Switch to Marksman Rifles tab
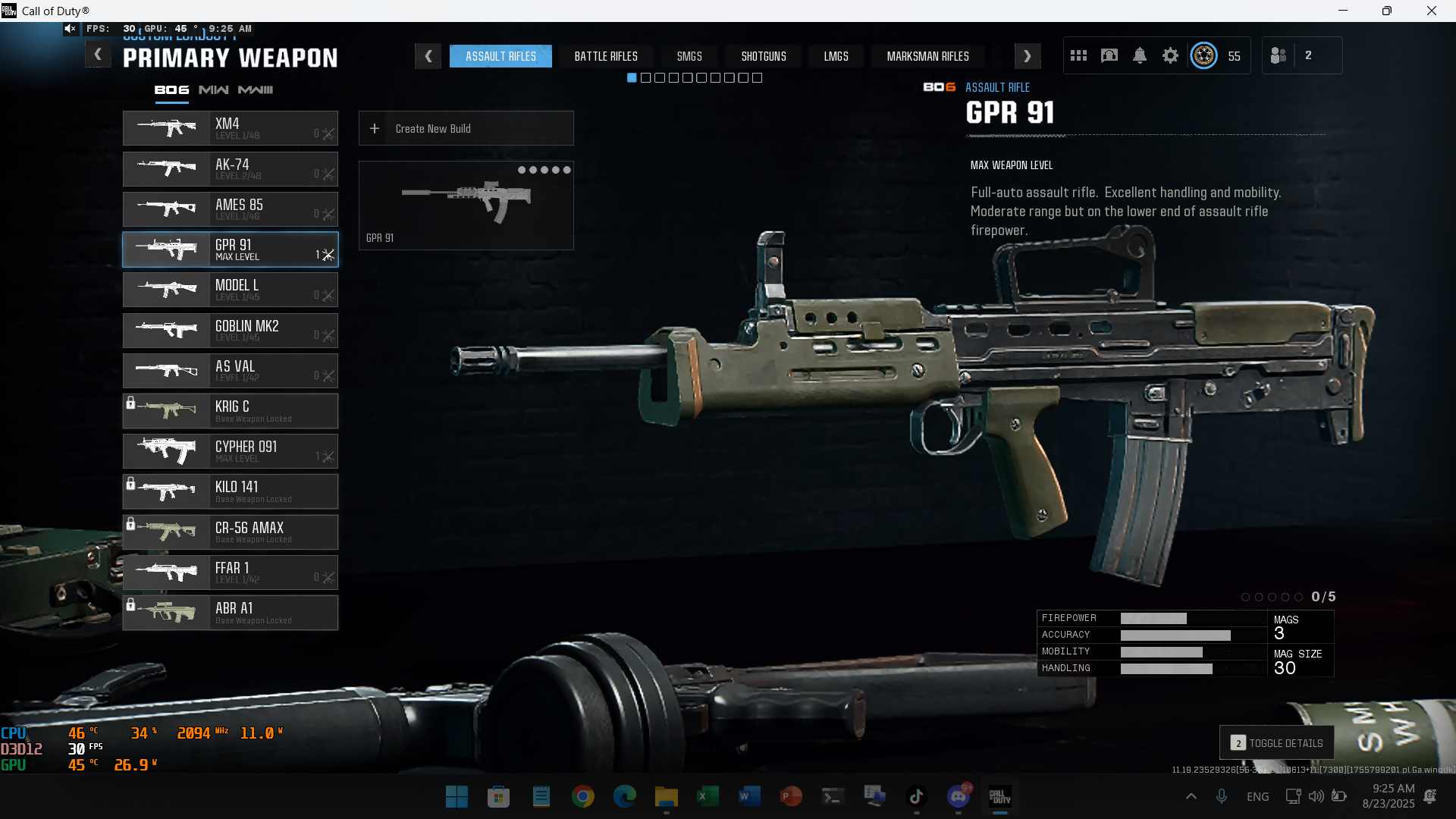Screen dimensions: 1456x819 [x=927, y=56]
